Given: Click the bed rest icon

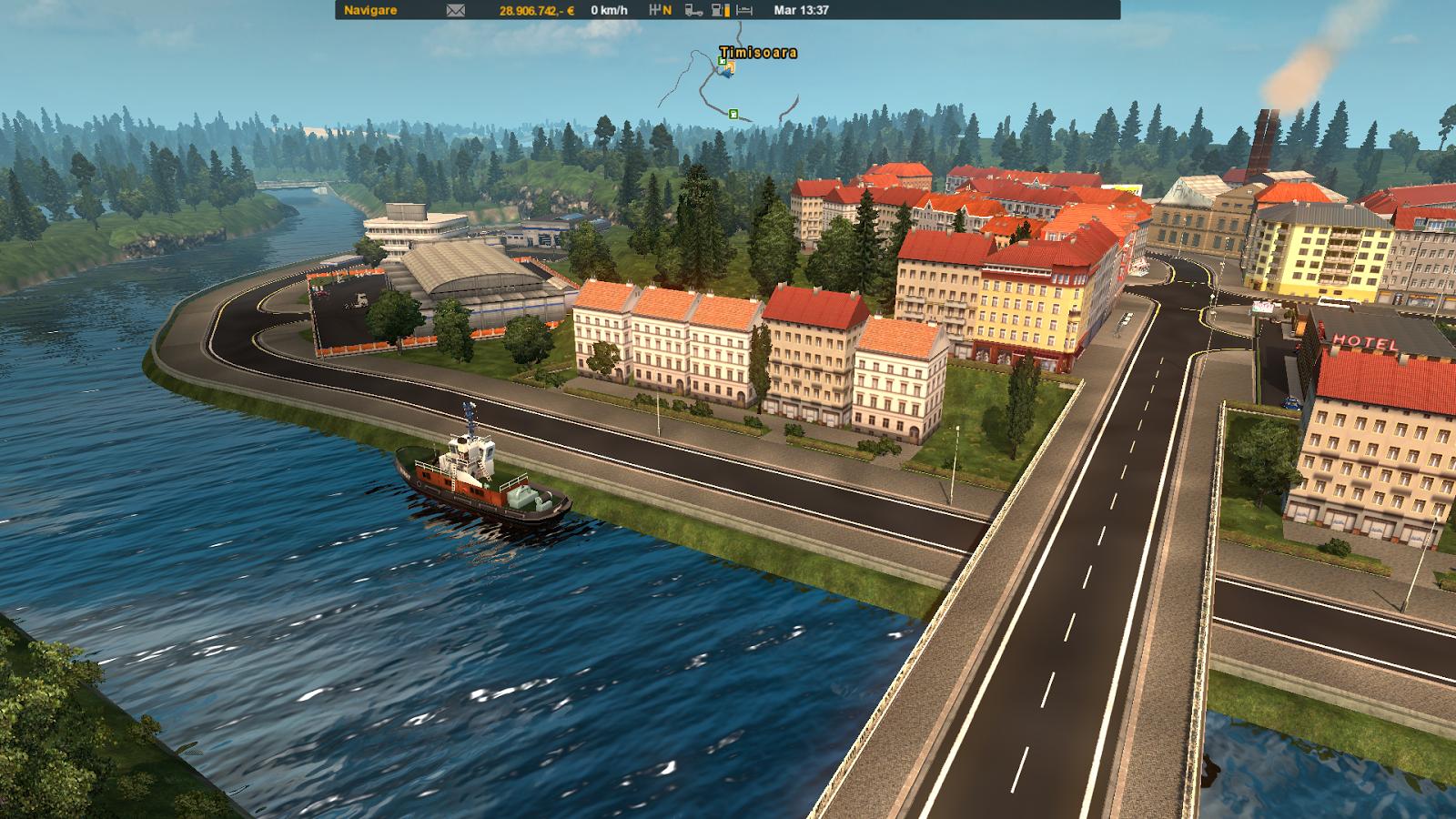Looking at the screenshot, I should pyautogui.click(x=744, y=11).
